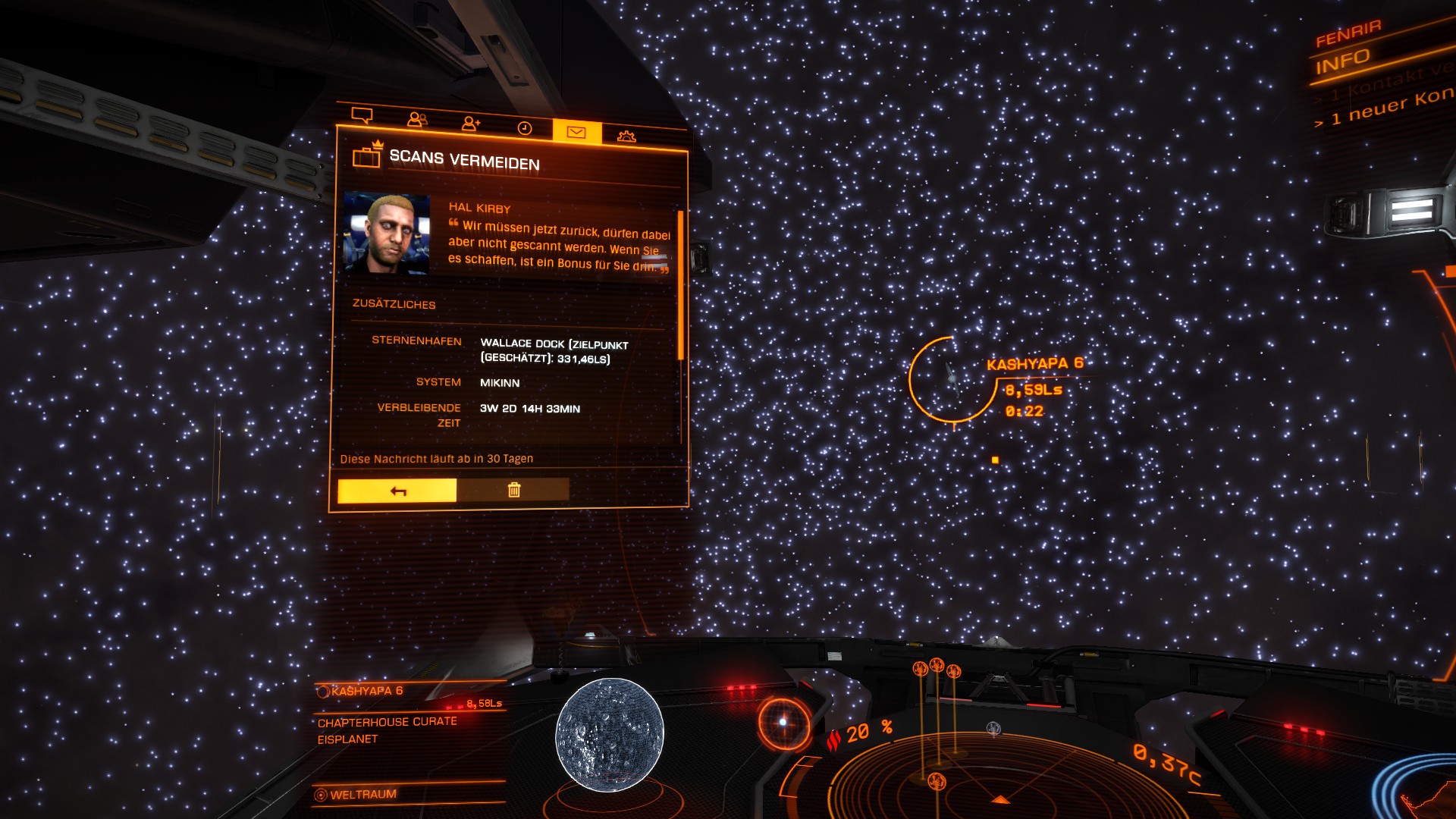Screen dimensions: 1456x819
Task: Go back using the arrow button
Action: [397, 491]
